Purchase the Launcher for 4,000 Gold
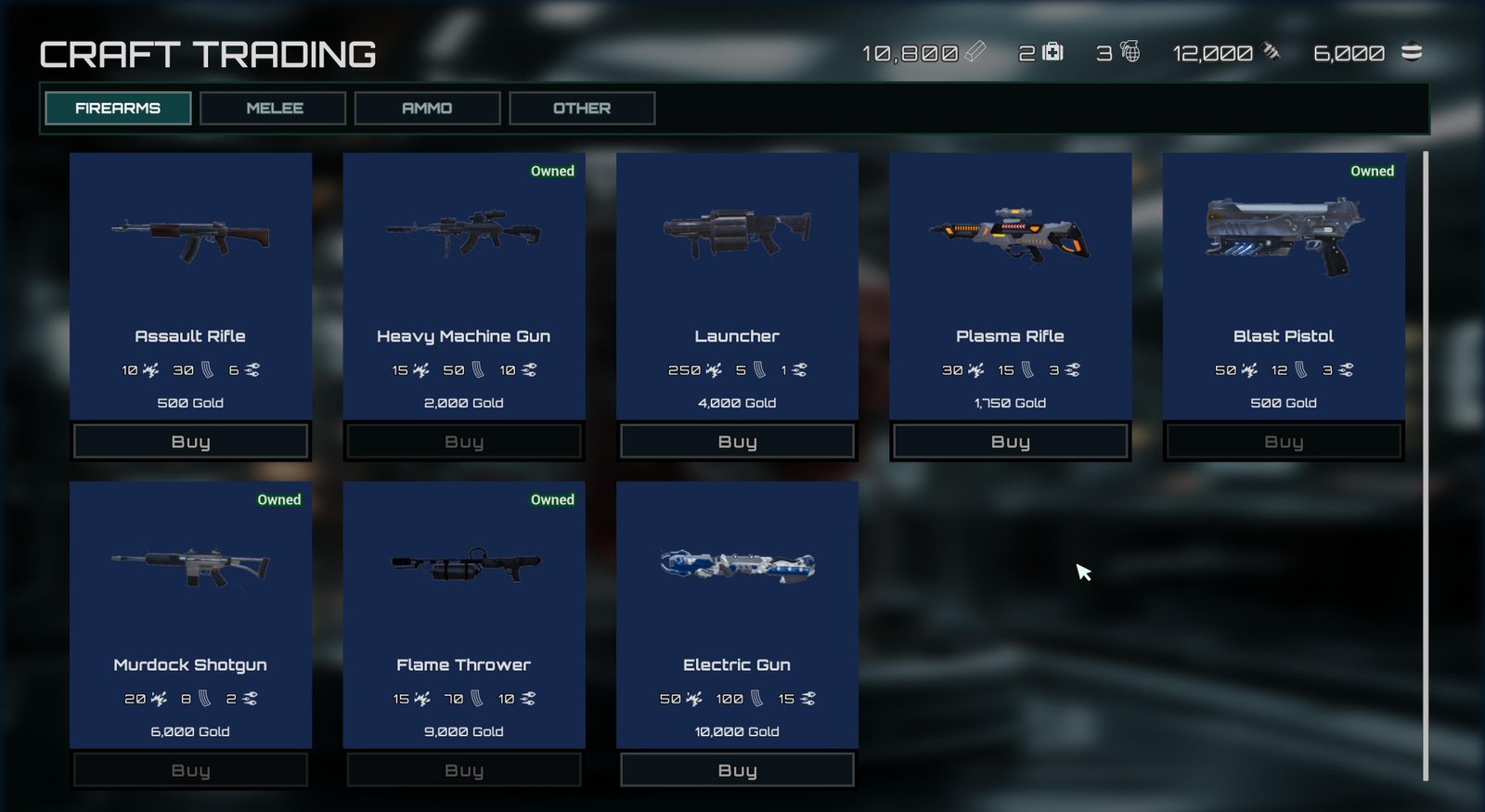Viewport: 1485px width, 812px height. point(737,442)
